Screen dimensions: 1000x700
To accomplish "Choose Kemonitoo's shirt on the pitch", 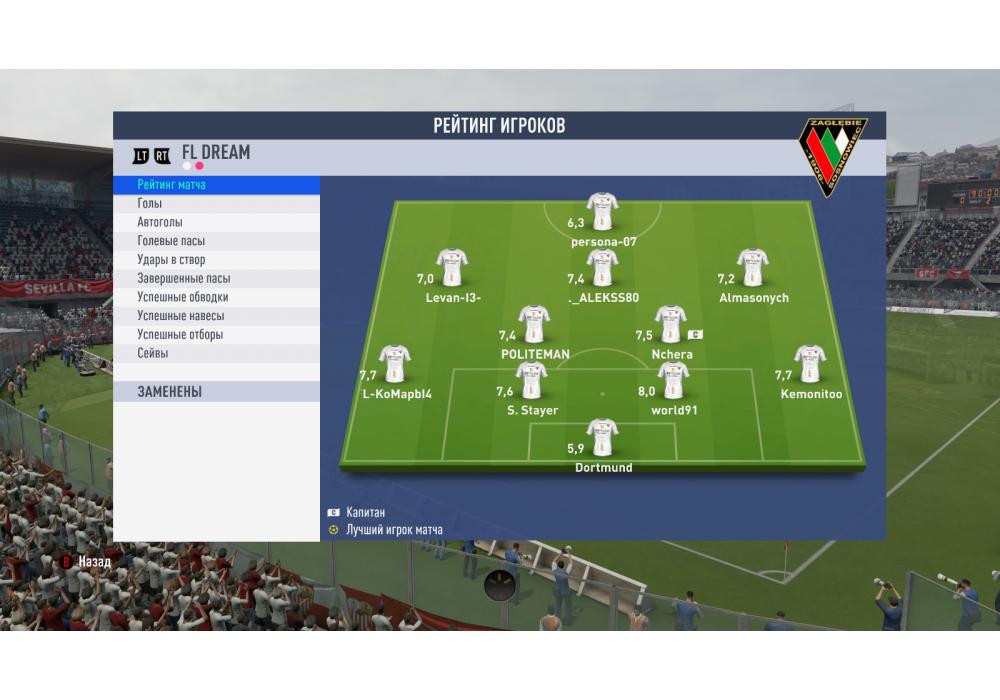I will click(810, 364).
